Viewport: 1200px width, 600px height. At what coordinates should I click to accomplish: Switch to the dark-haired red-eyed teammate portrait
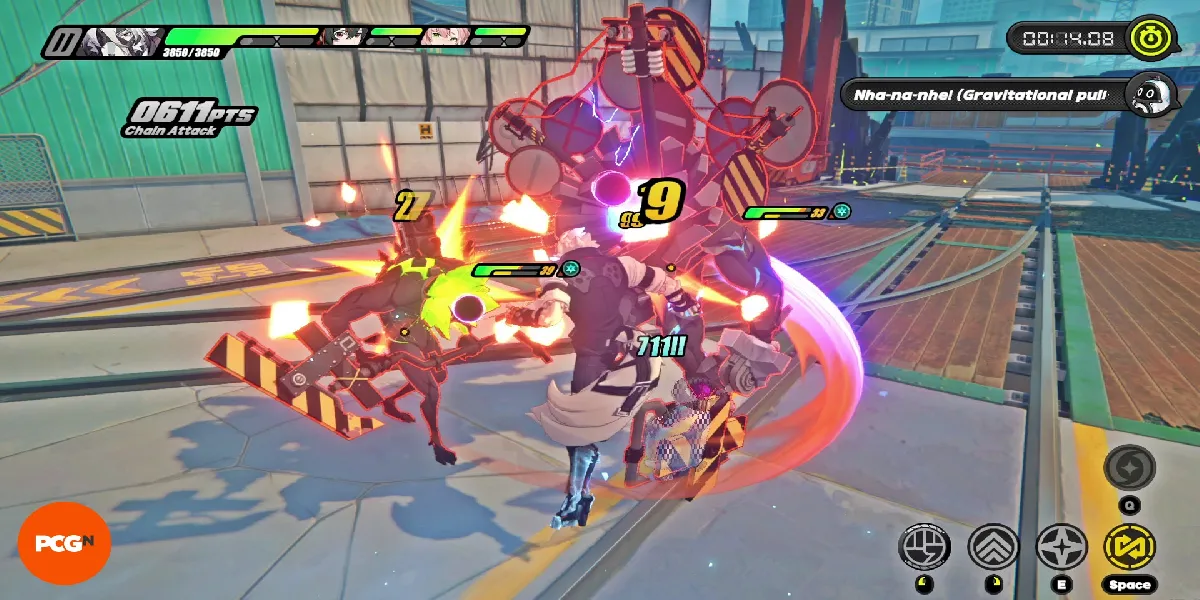[343, 37]
